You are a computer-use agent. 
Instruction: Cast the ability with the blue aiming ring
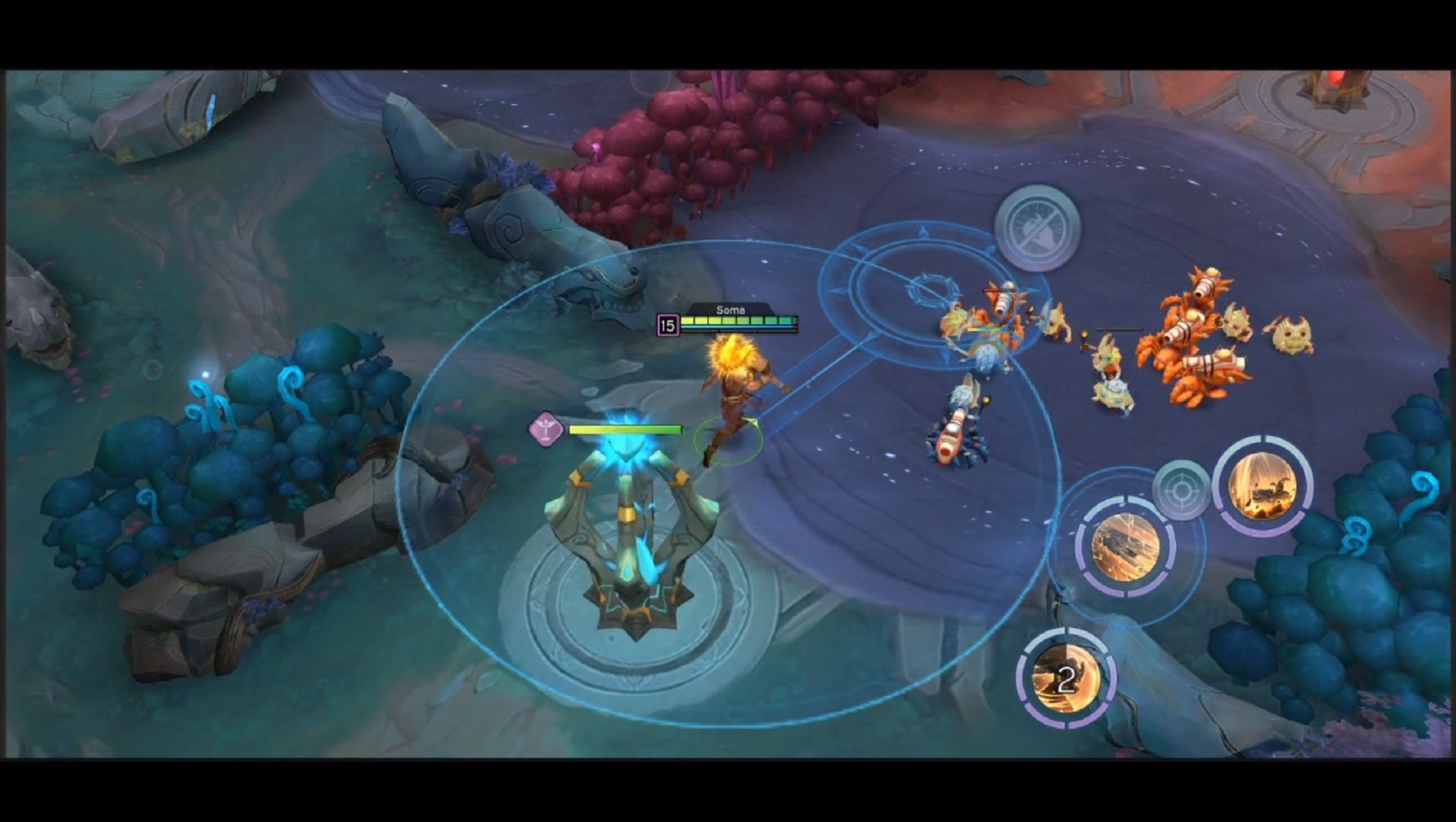point(1125,546)
